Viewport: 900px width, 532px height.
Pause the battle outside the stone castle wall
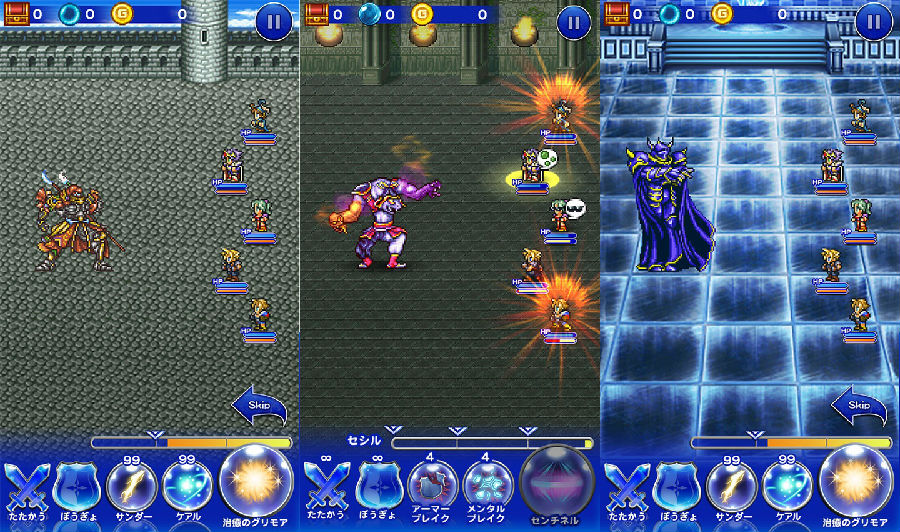point(273,21)
